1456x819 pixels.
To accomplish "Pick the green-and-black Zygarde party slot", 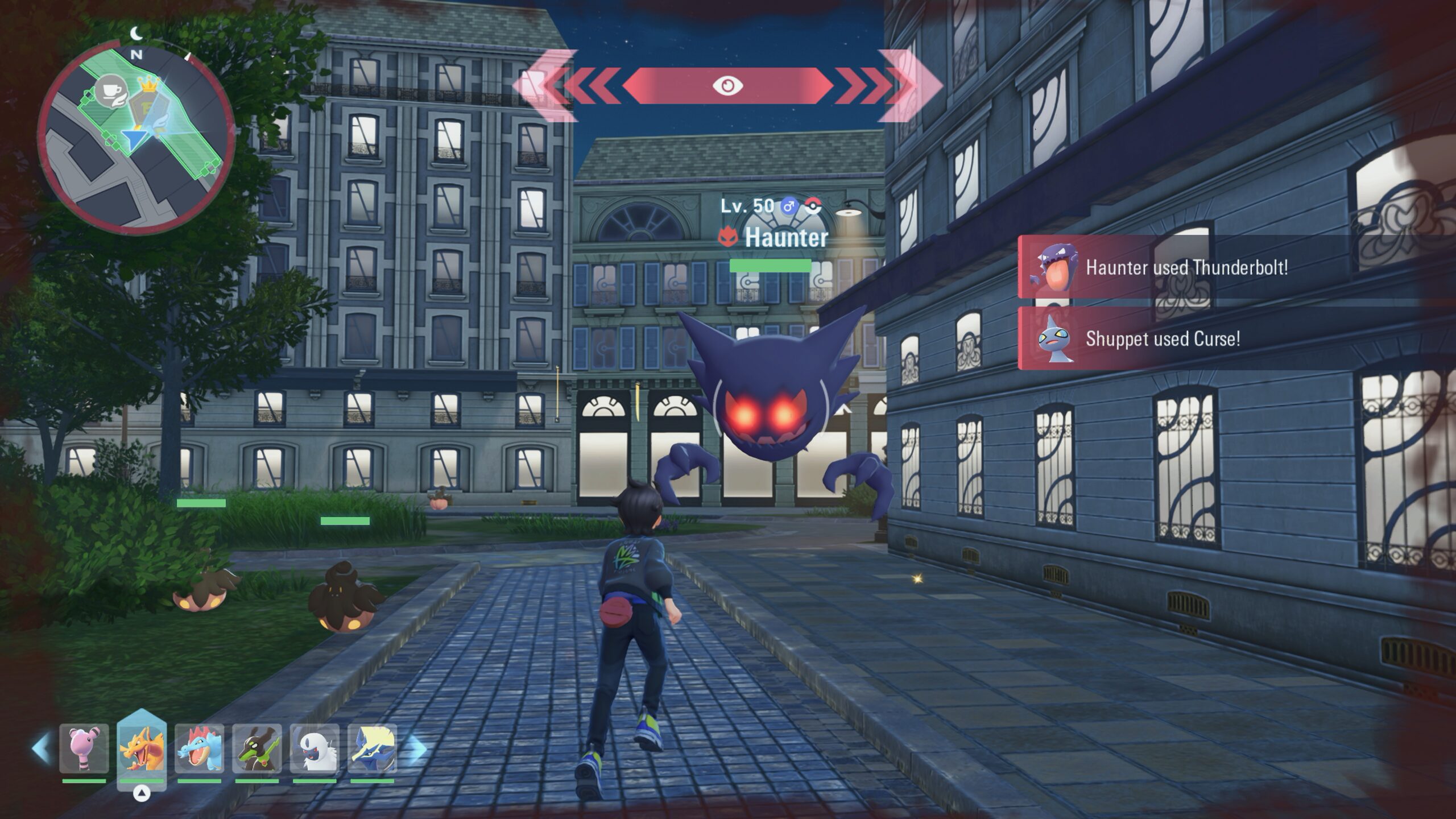I will (x=257, y=748).
